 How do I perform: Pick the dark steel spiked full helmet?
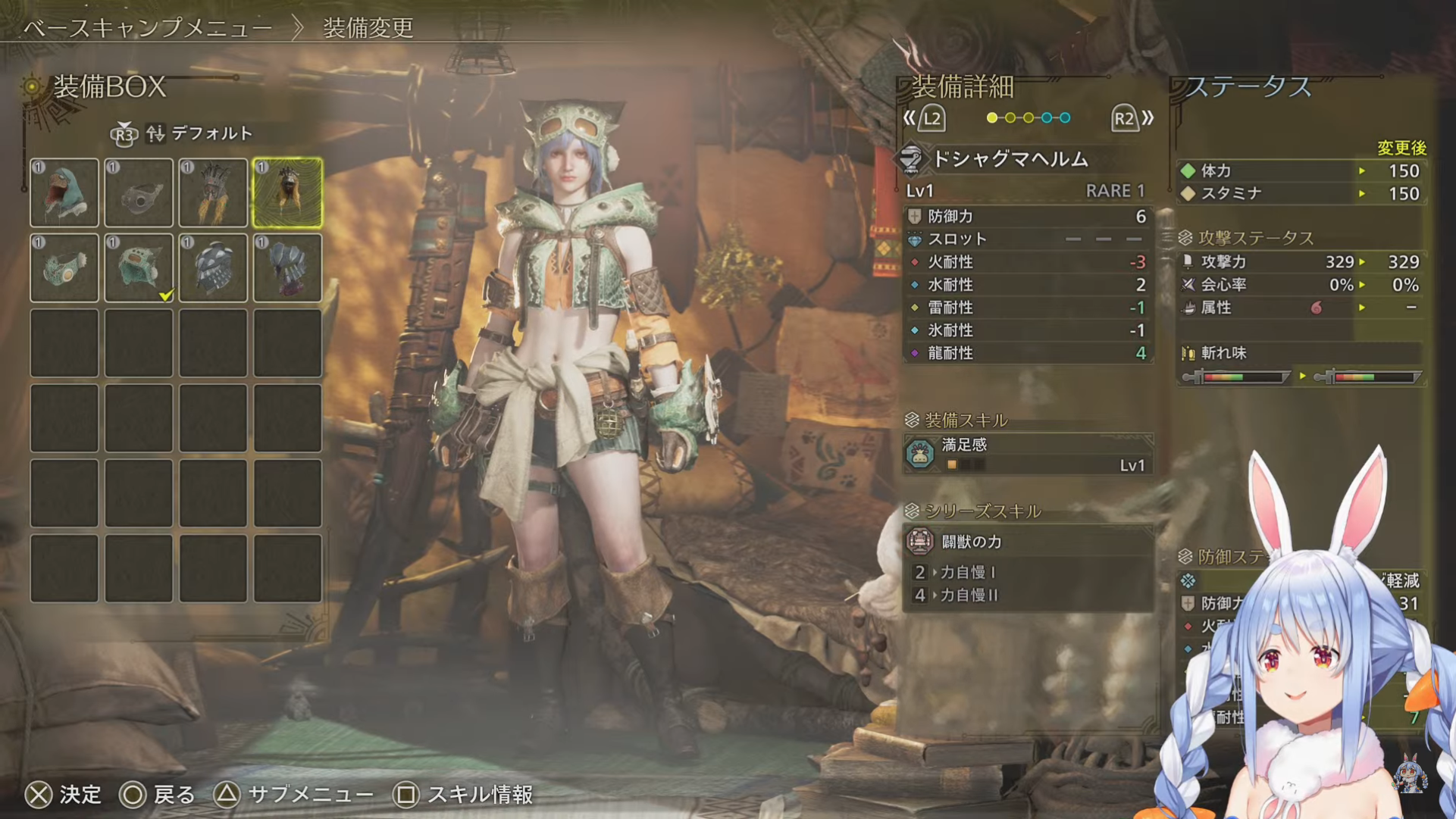point(213,267)
